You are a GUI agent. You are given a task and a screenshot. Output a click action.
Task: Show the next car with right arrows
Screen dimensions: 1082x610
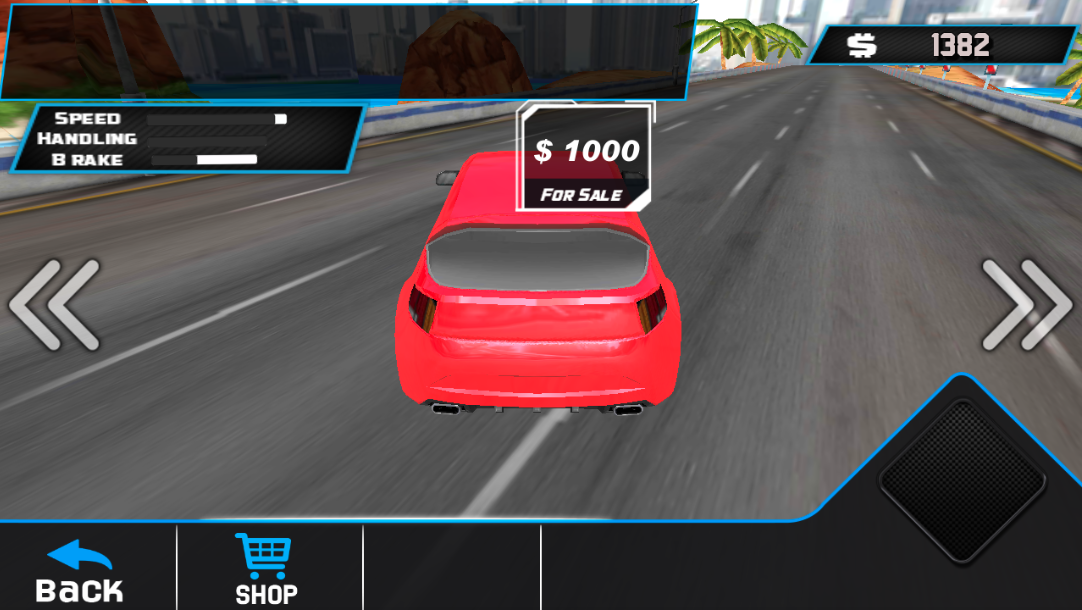tap(1025, 304)
